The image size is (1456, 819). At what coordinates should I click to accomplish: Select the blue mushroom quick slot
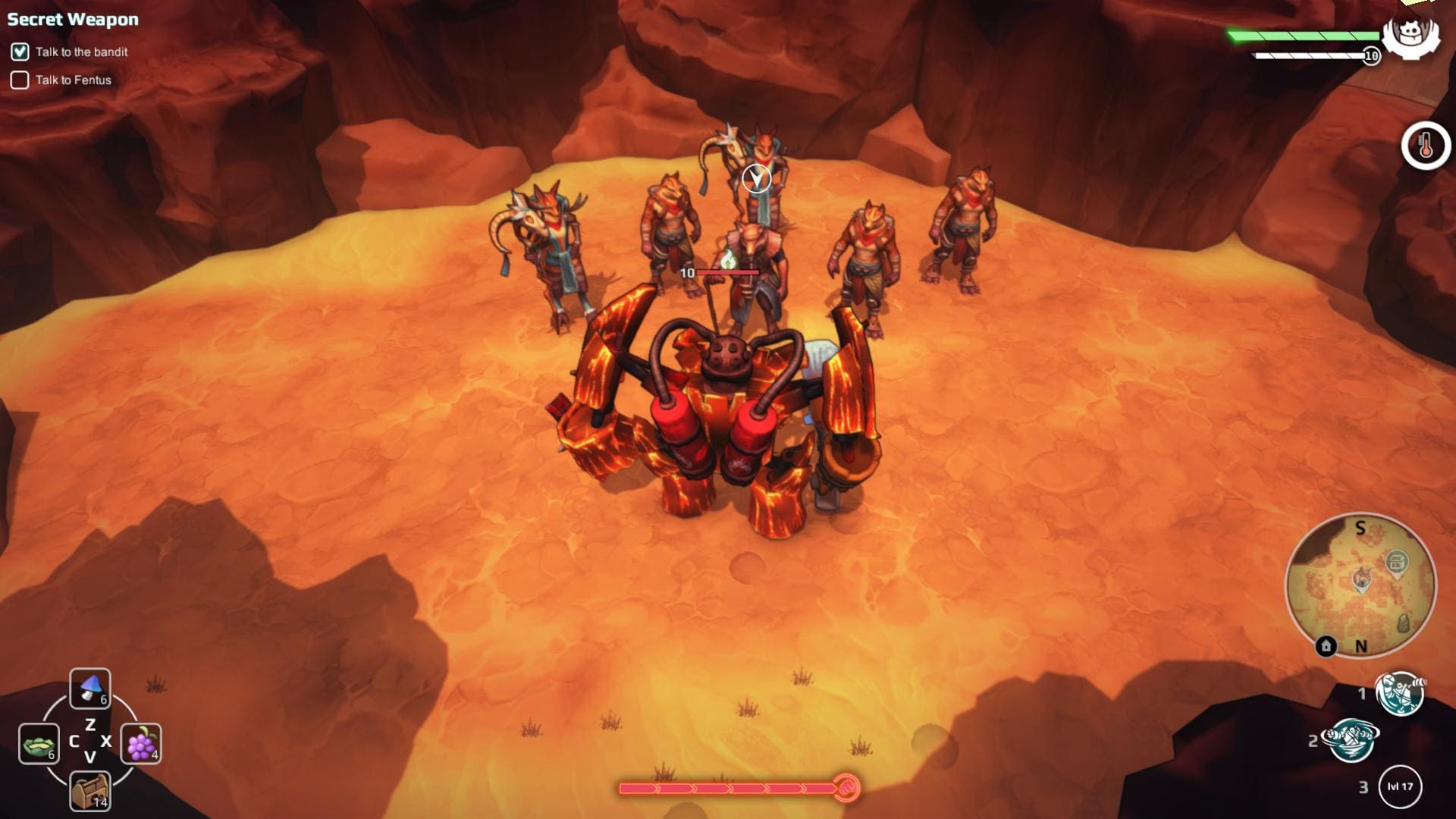pyautogui.click(x=90, y=689)
